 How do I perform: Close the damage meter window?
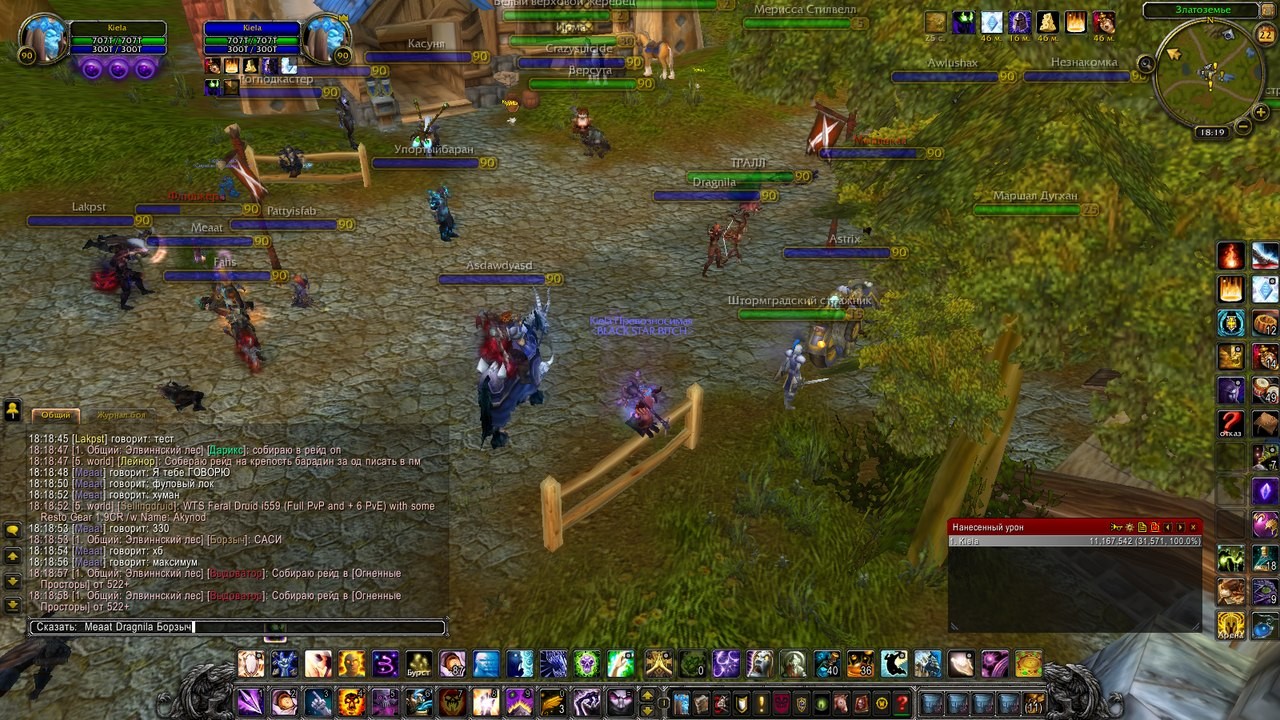click(x=1193, y=527)
